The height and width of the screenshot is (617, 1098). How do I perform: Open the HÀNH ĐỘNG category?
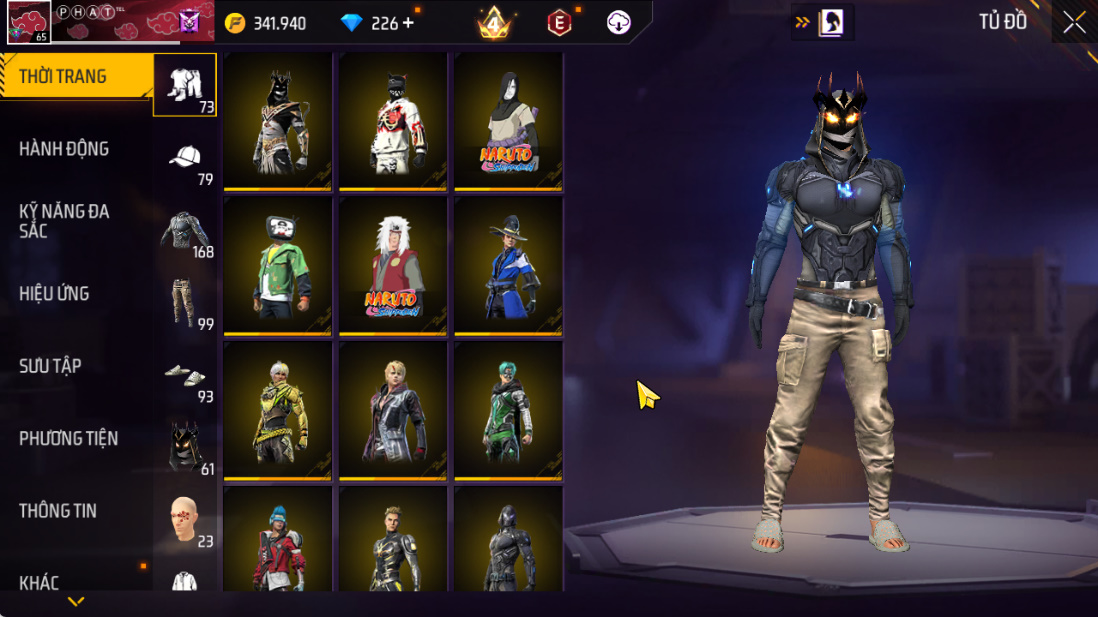coord(64,149)
